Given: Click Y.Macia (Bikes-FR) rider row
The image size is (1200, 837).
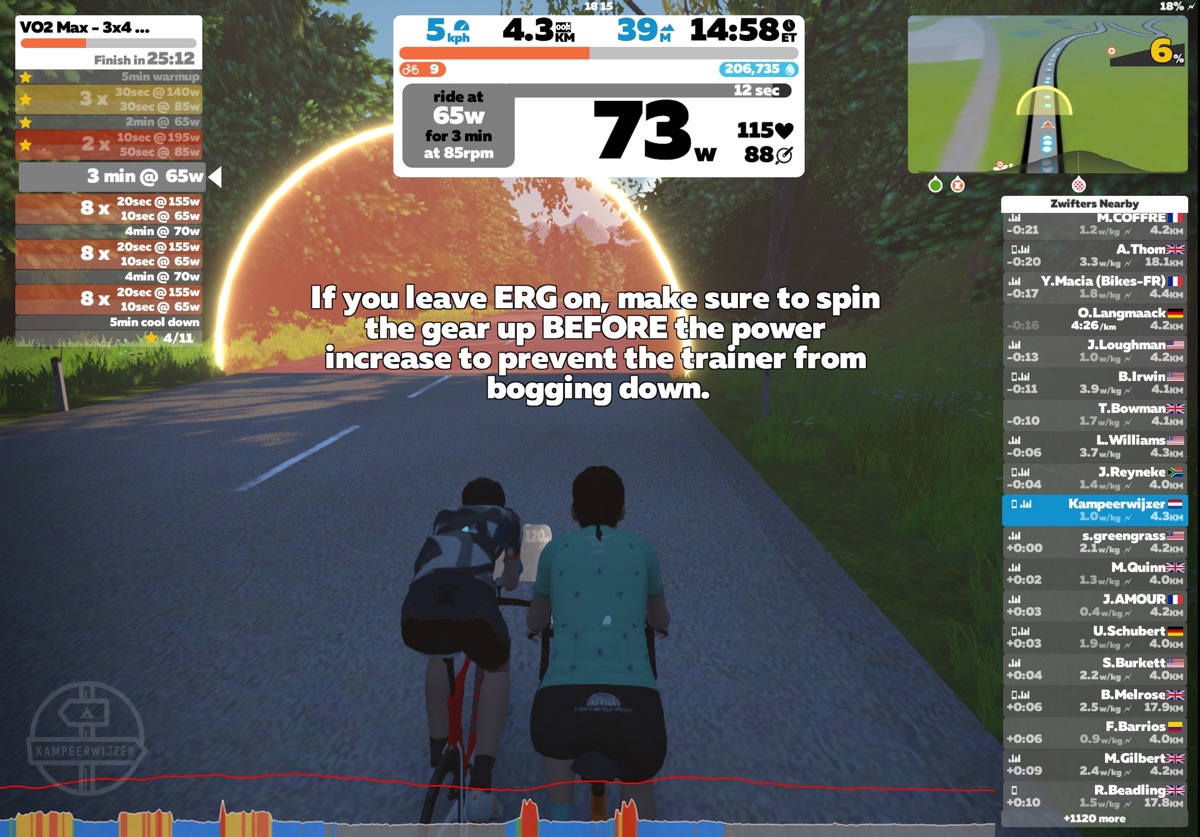Looking at the screenshot, I should tap(1094, 287).
